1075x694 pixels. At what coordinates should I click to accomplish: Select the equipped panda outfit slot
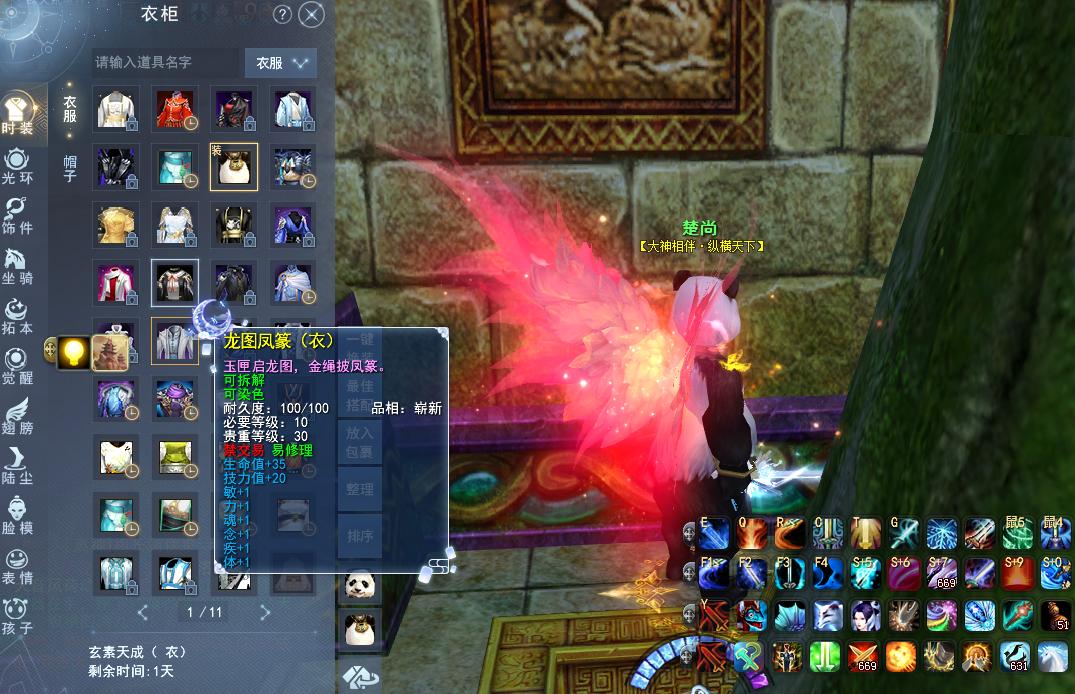[233, 167]
